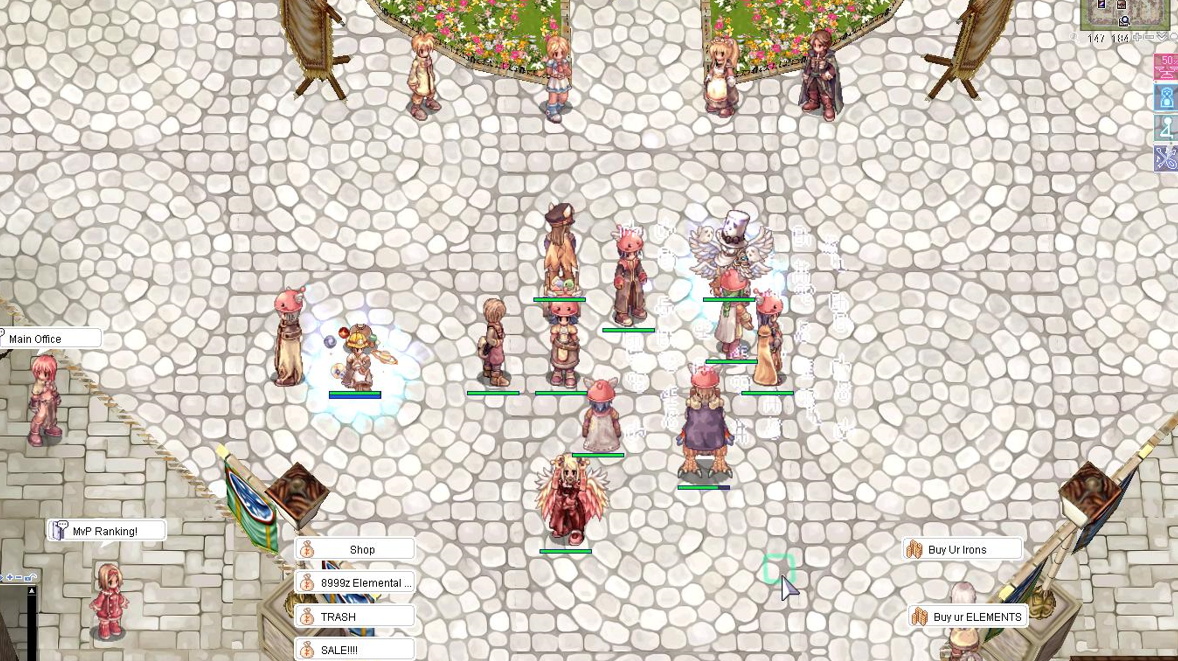Open the SALE!!!! vending shop
This screenshot has width=1178, height=661.
(x=355, y=650)
